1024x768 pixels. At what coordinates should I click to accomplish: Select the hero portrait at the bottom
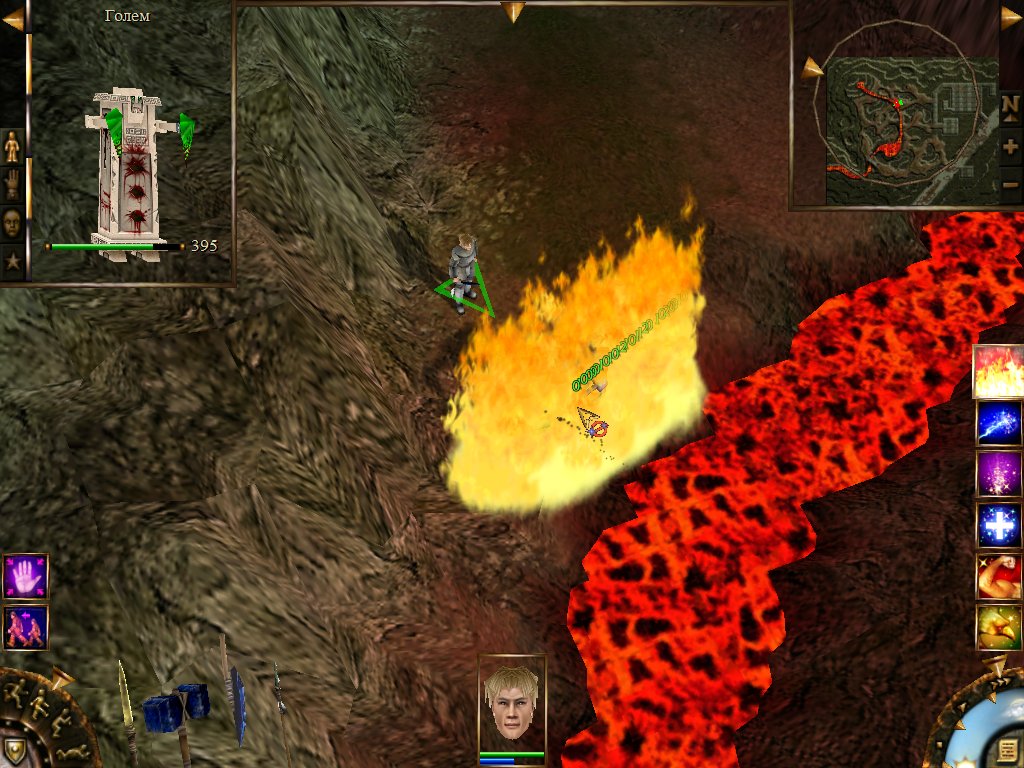512,703
